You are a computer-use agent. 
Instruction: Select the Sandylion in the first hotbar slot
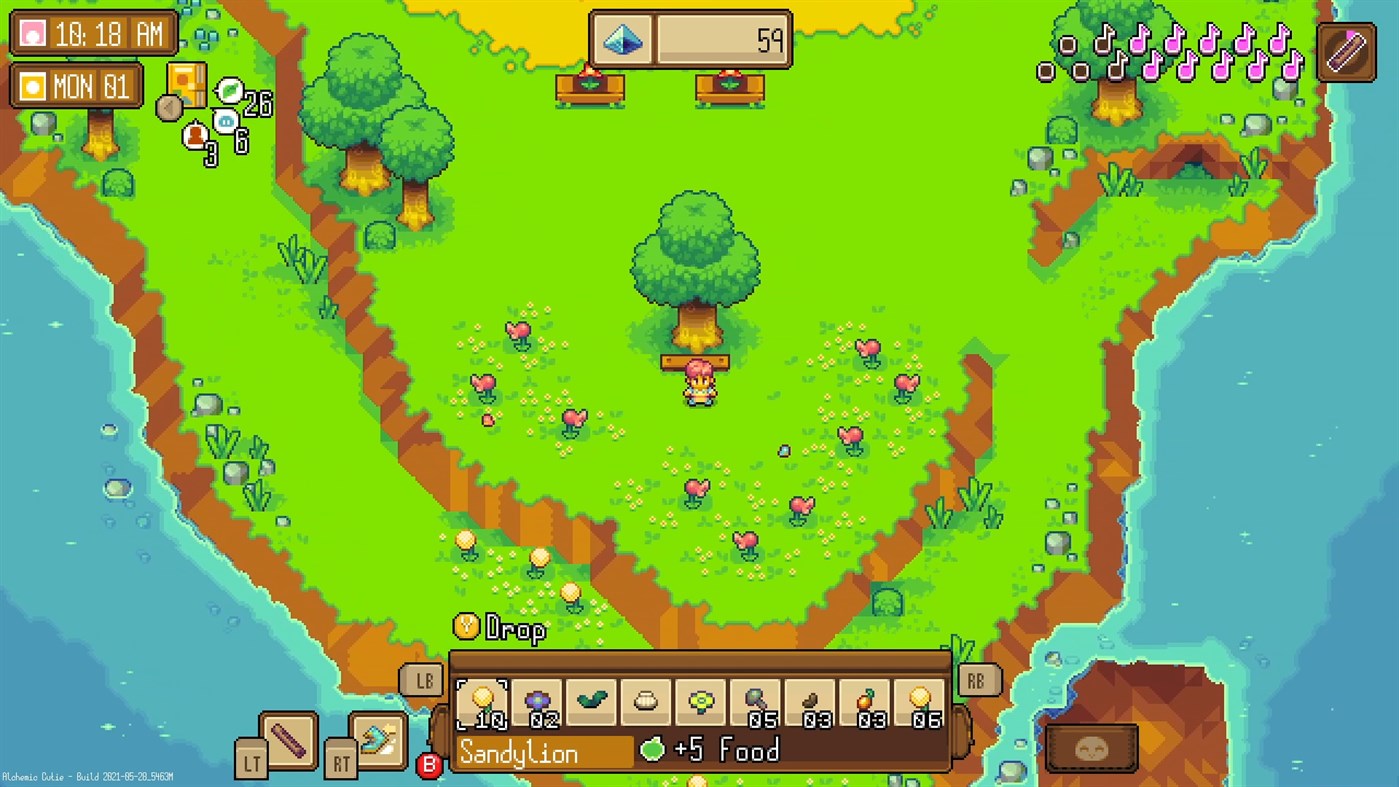click(484, 701)
